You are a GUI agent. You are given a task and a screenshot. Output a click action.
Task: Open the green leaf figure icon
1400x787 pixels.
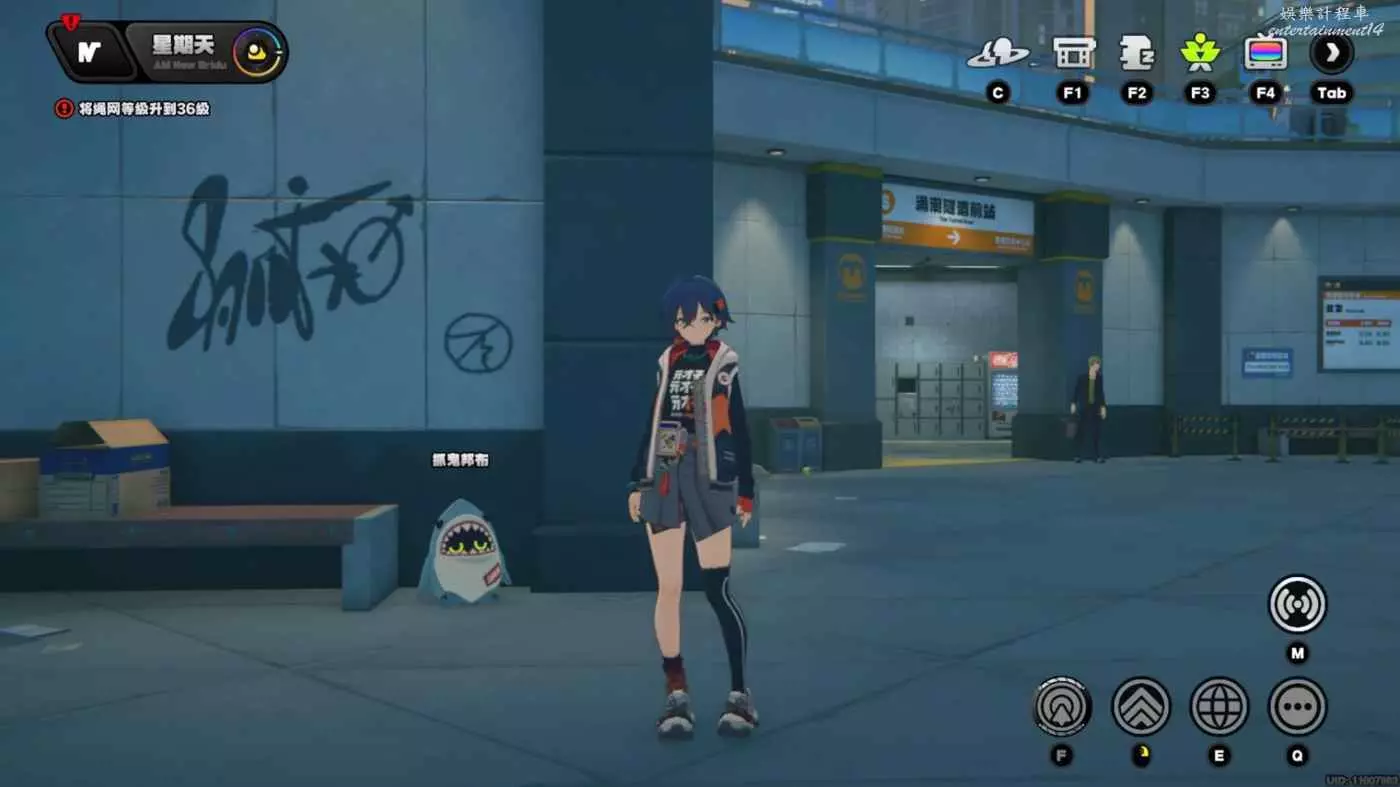click(x=1200, y=53)
